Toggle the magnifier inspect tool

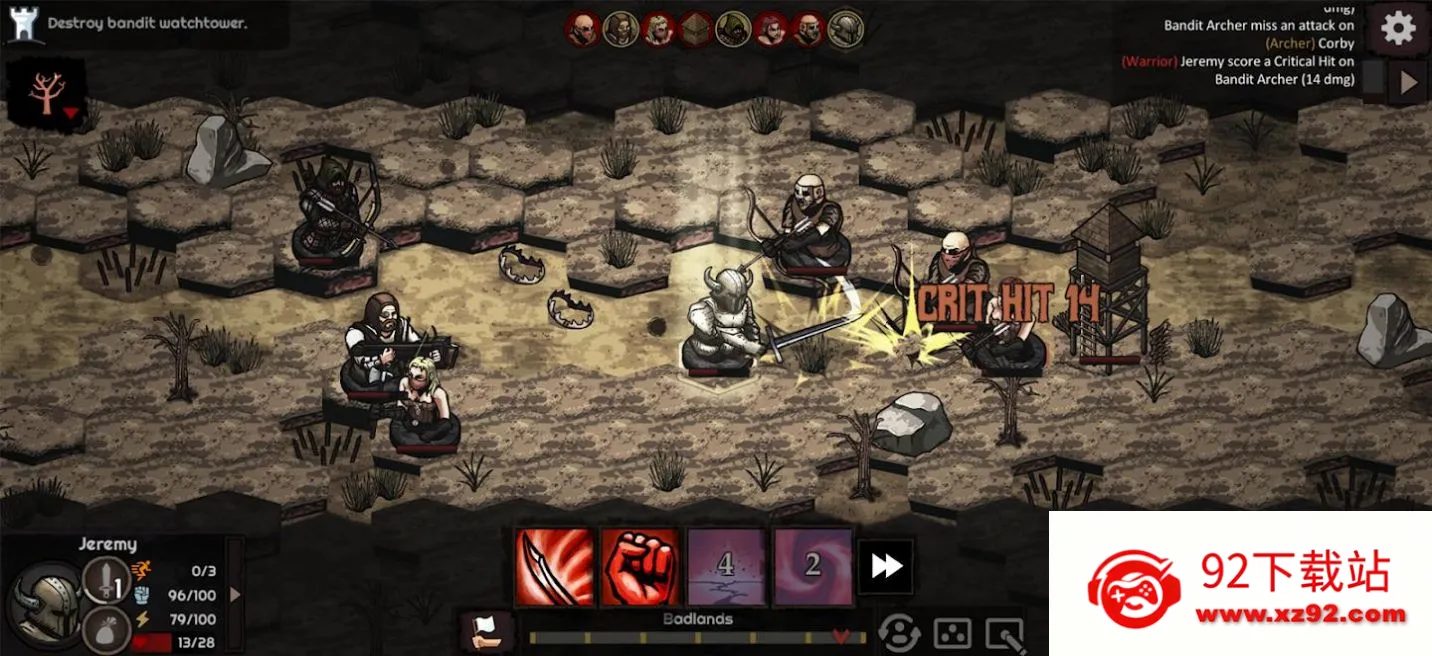tap(1005, 634)
